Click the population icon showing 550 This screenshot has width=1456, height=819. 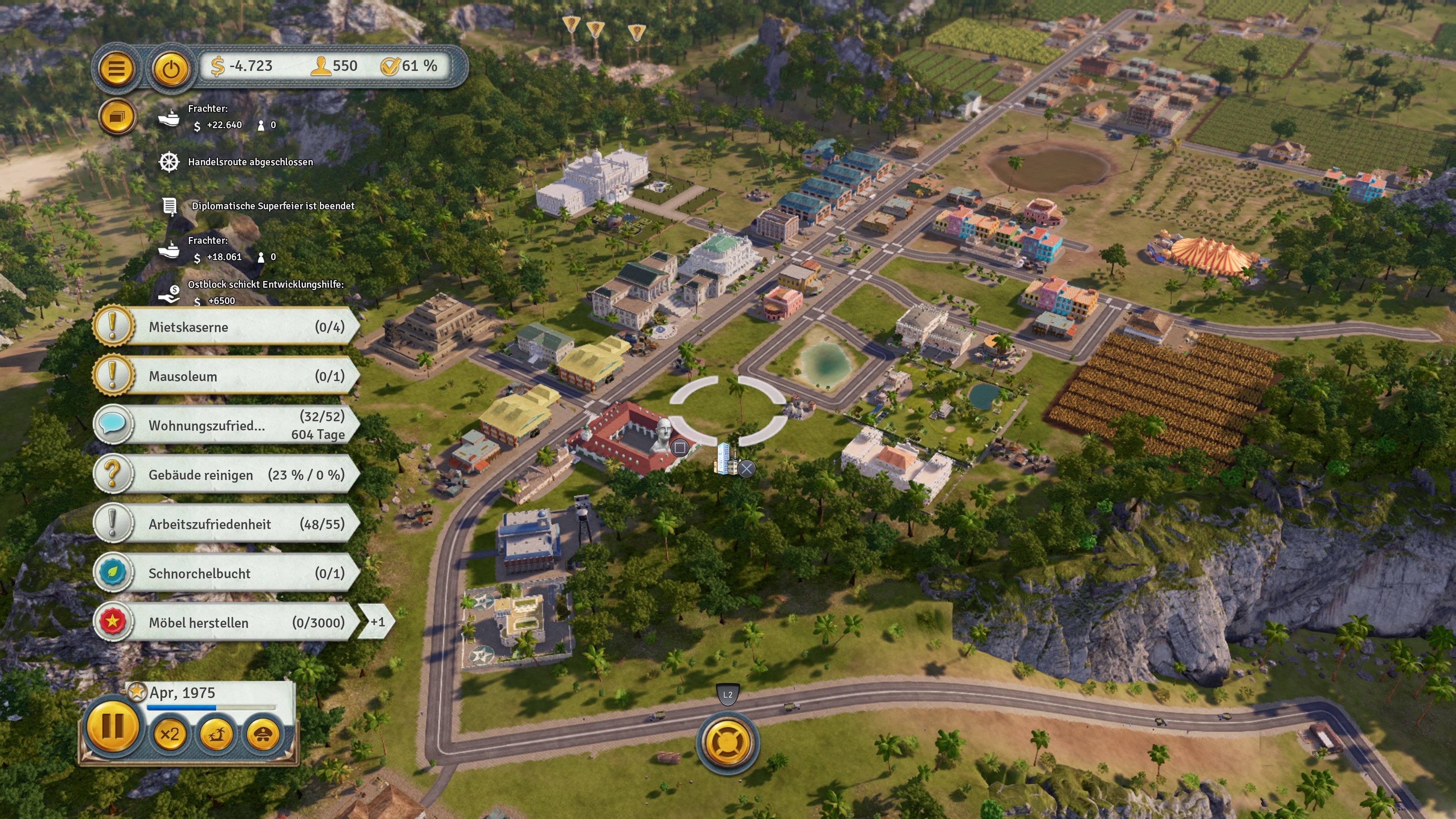point(320,66)
